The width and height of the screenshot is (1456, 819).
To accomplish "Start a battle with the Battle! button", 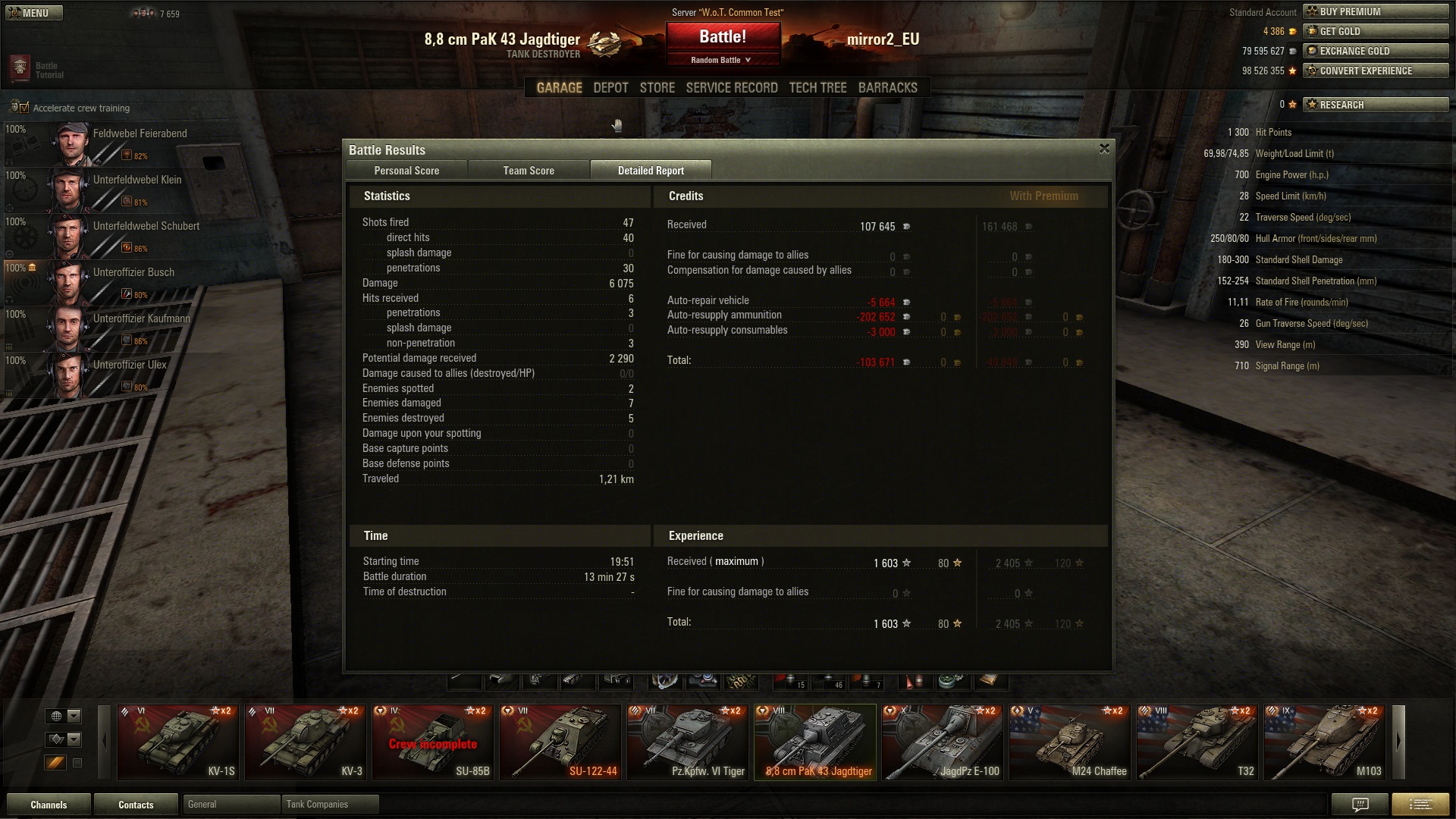I will pos(723,37).
